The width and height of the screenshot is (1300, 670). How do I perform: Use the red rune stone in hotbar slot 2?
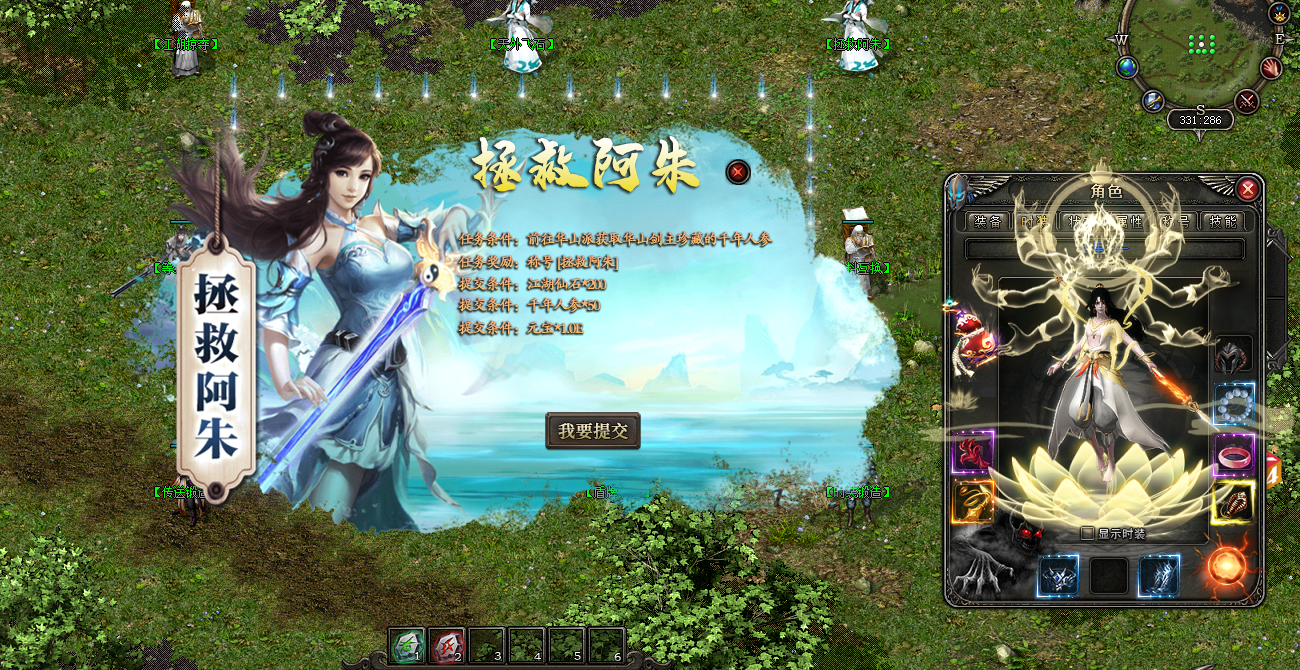pyautogui.click(x=447, y=645)
